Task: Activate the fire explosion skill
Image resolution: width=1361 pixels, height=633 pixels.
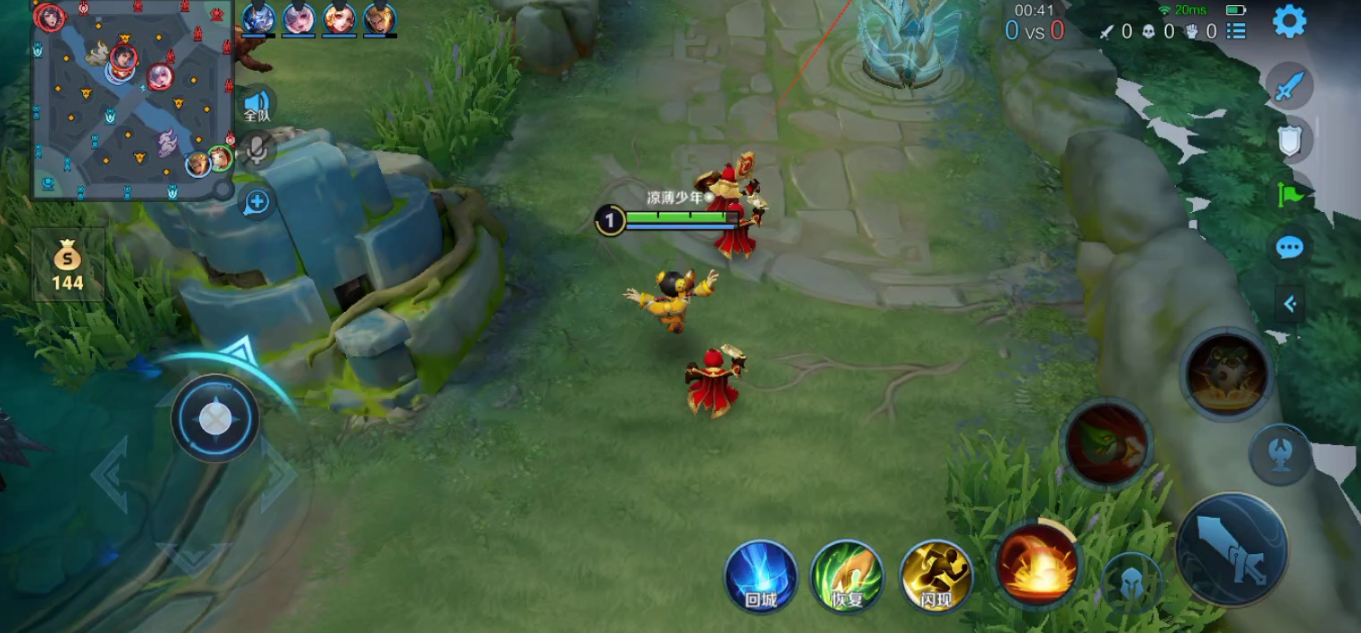Action: click(1037, 565)
